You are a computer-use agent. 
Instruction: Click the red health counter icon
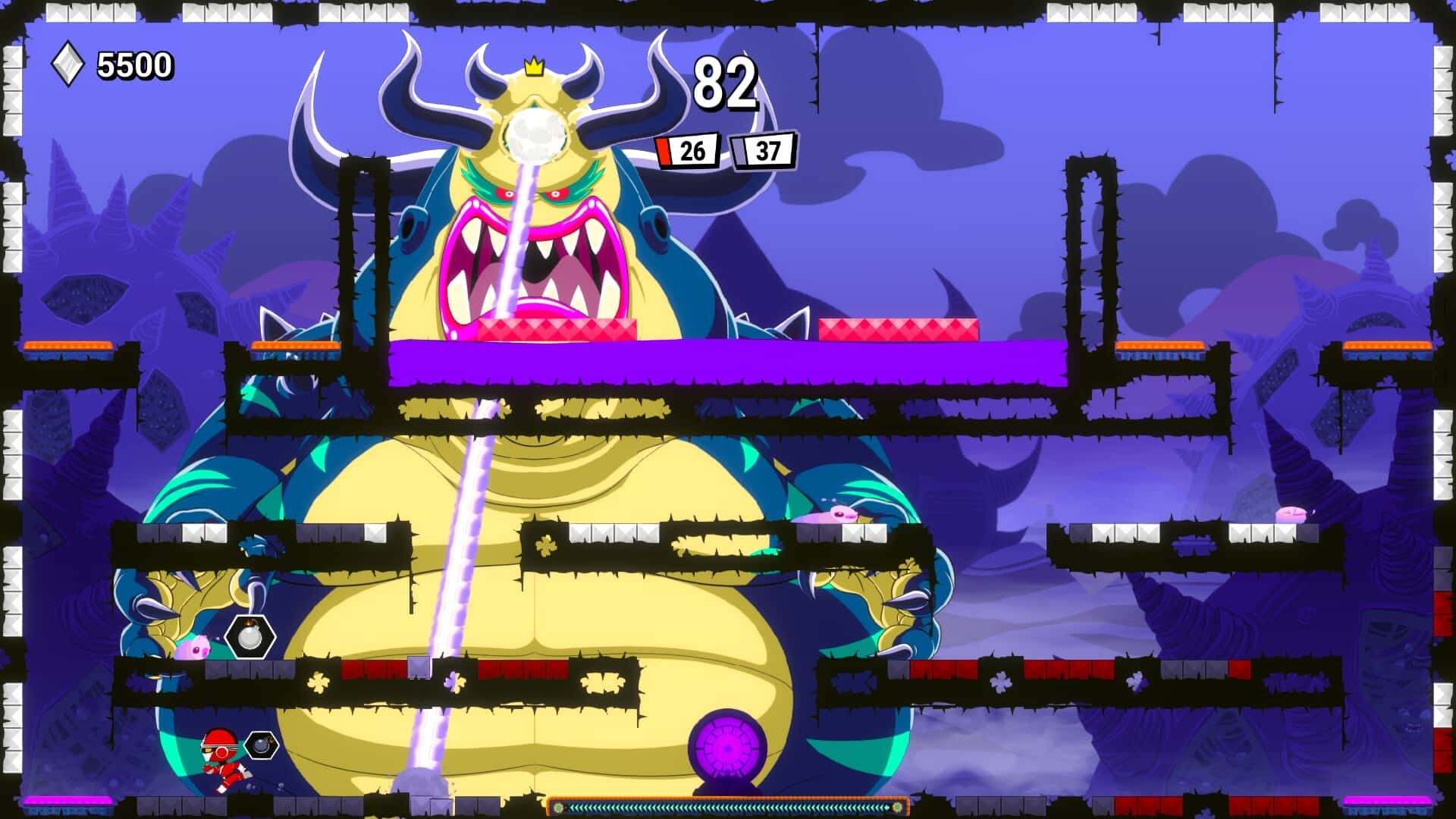pos(666,150)
